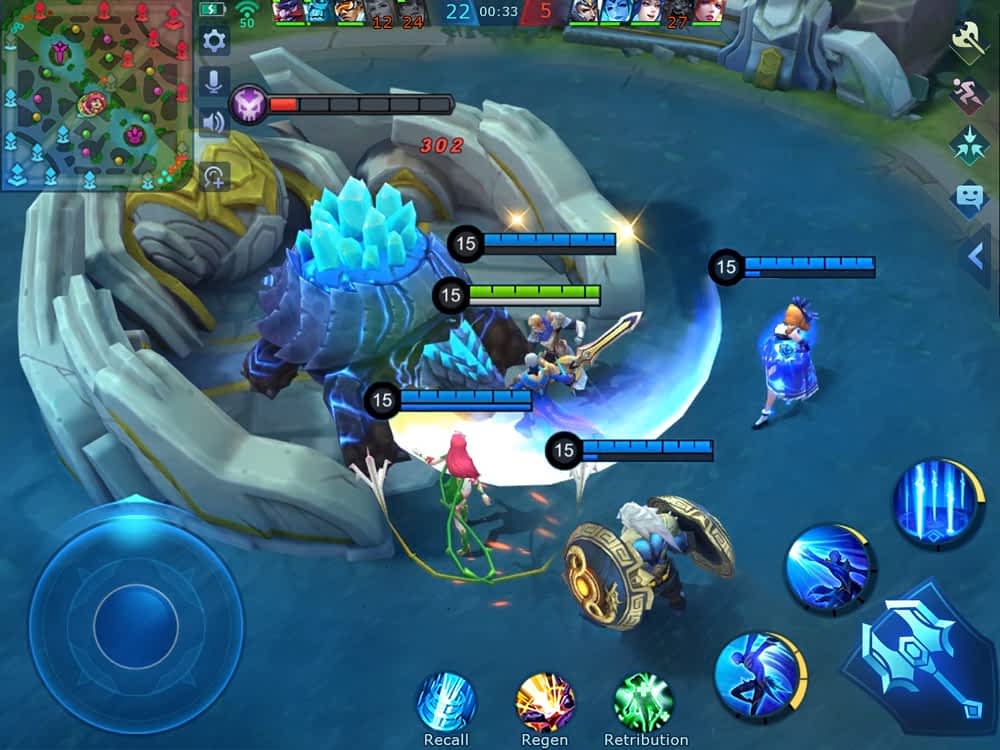Send the retreat signal with the running figure icon
This screenshot has height=750, width=1000.
point(968,93)
